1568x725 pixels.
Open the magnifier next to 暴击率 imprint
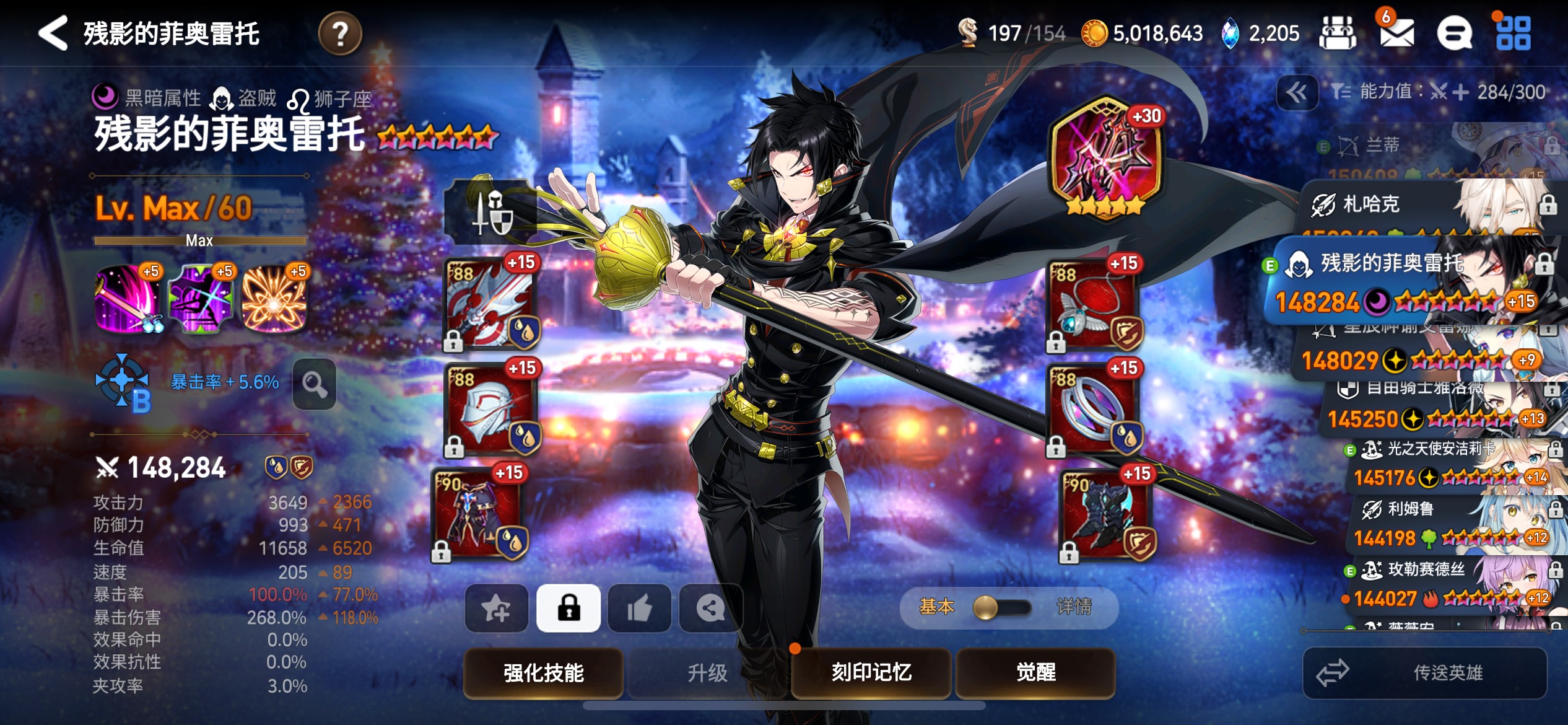[x=315, y=384]
